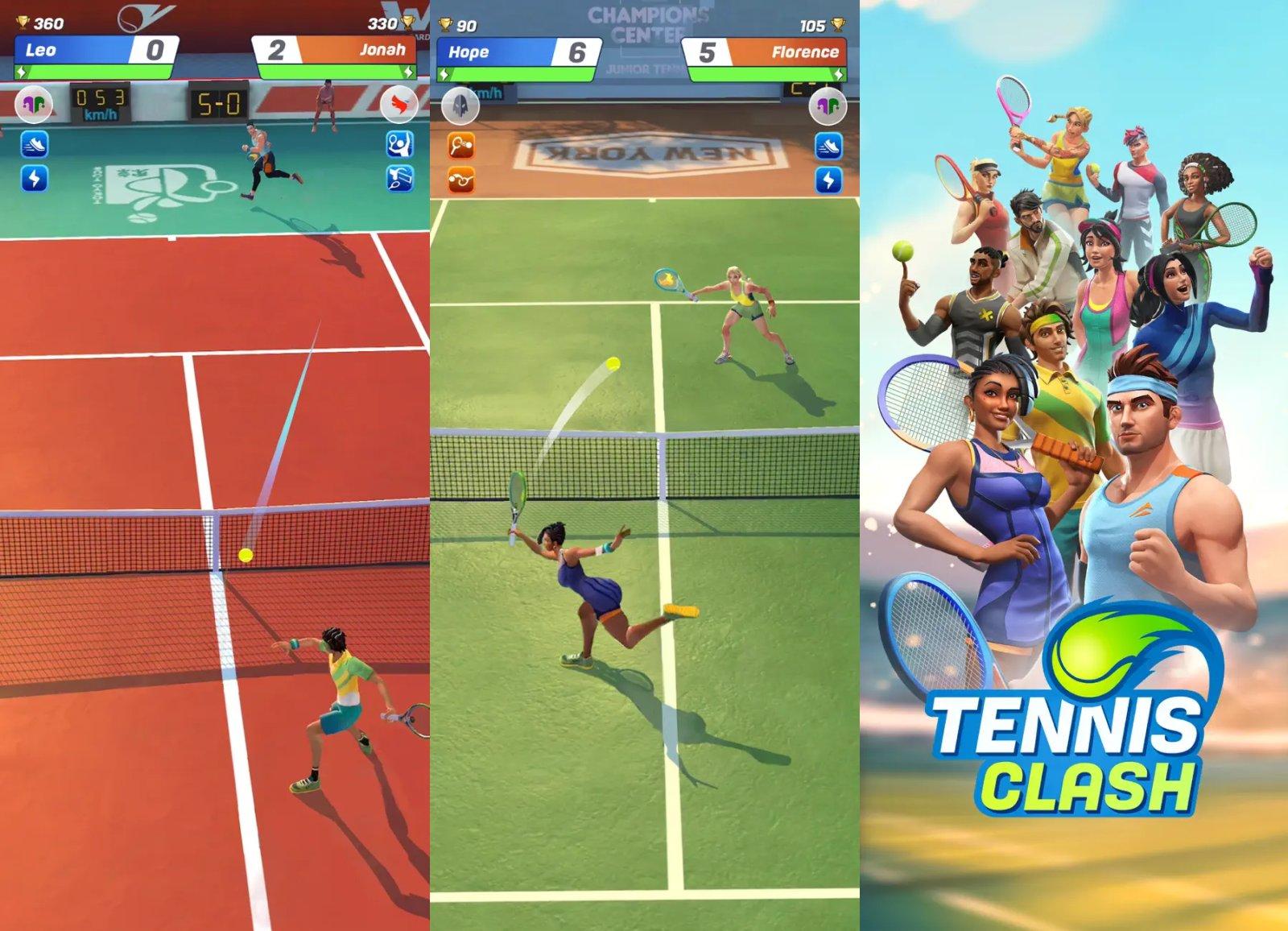Tap the lightning bolt on Hope's energy bar

(x=444, y=73)
